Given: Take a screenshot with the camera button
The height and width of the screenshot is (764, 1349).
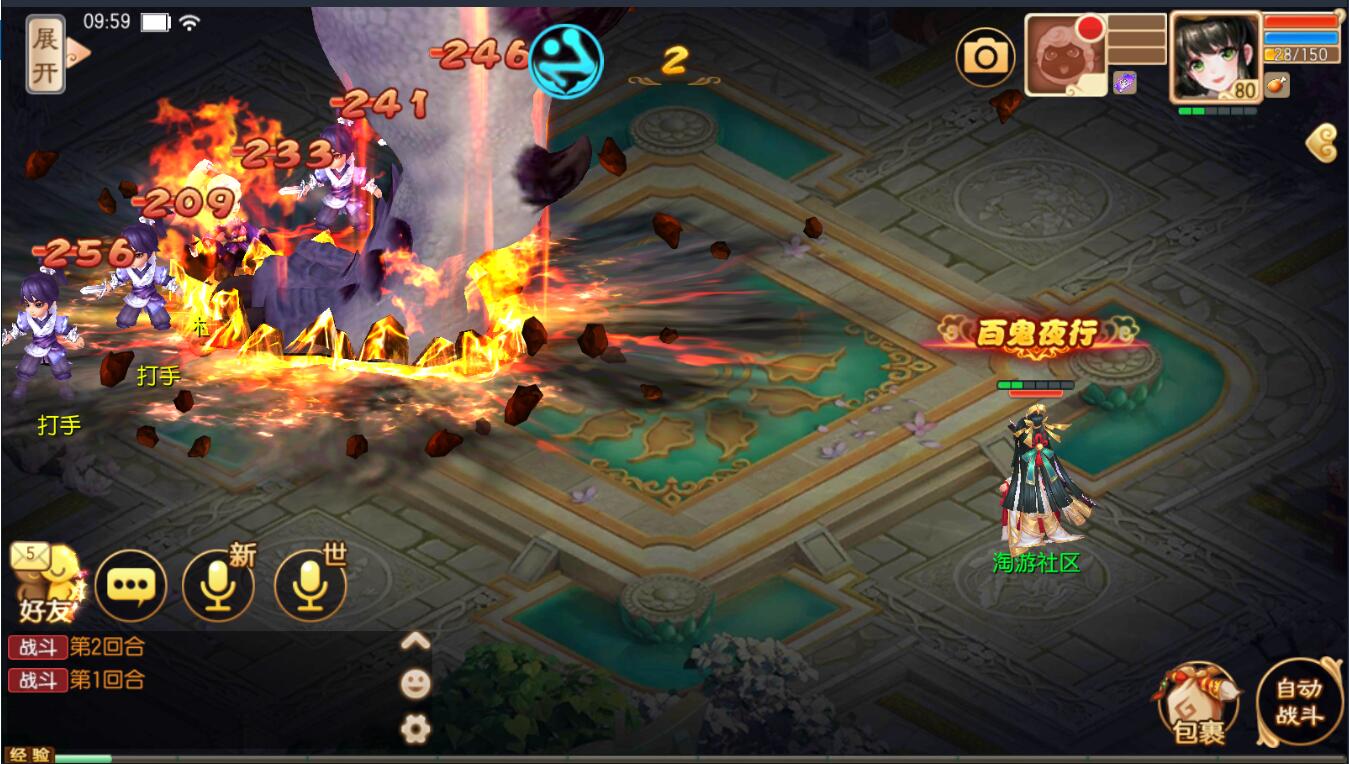Looking at the screenshot, I should click(x=986, y=57).
